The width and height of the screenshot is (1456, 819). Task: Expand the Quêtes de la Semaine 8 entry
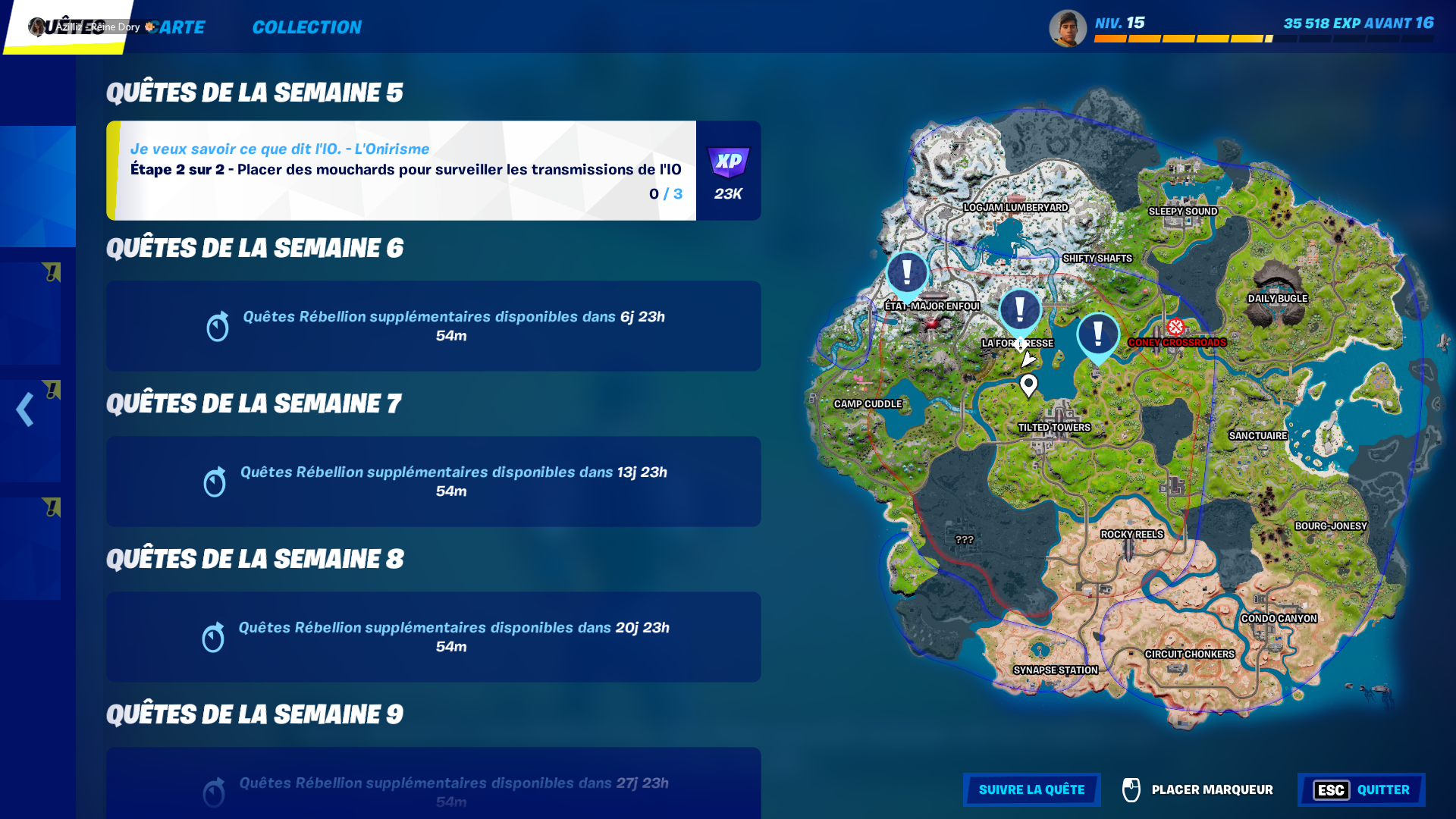point(433,637)
